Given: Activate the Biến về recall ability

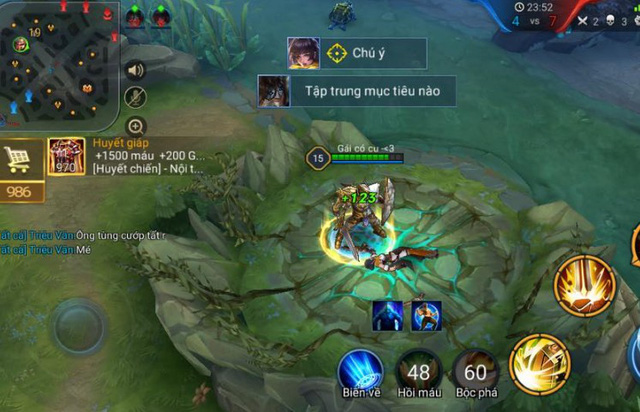Looking at the screenshot, I should (x=360, y=372).
